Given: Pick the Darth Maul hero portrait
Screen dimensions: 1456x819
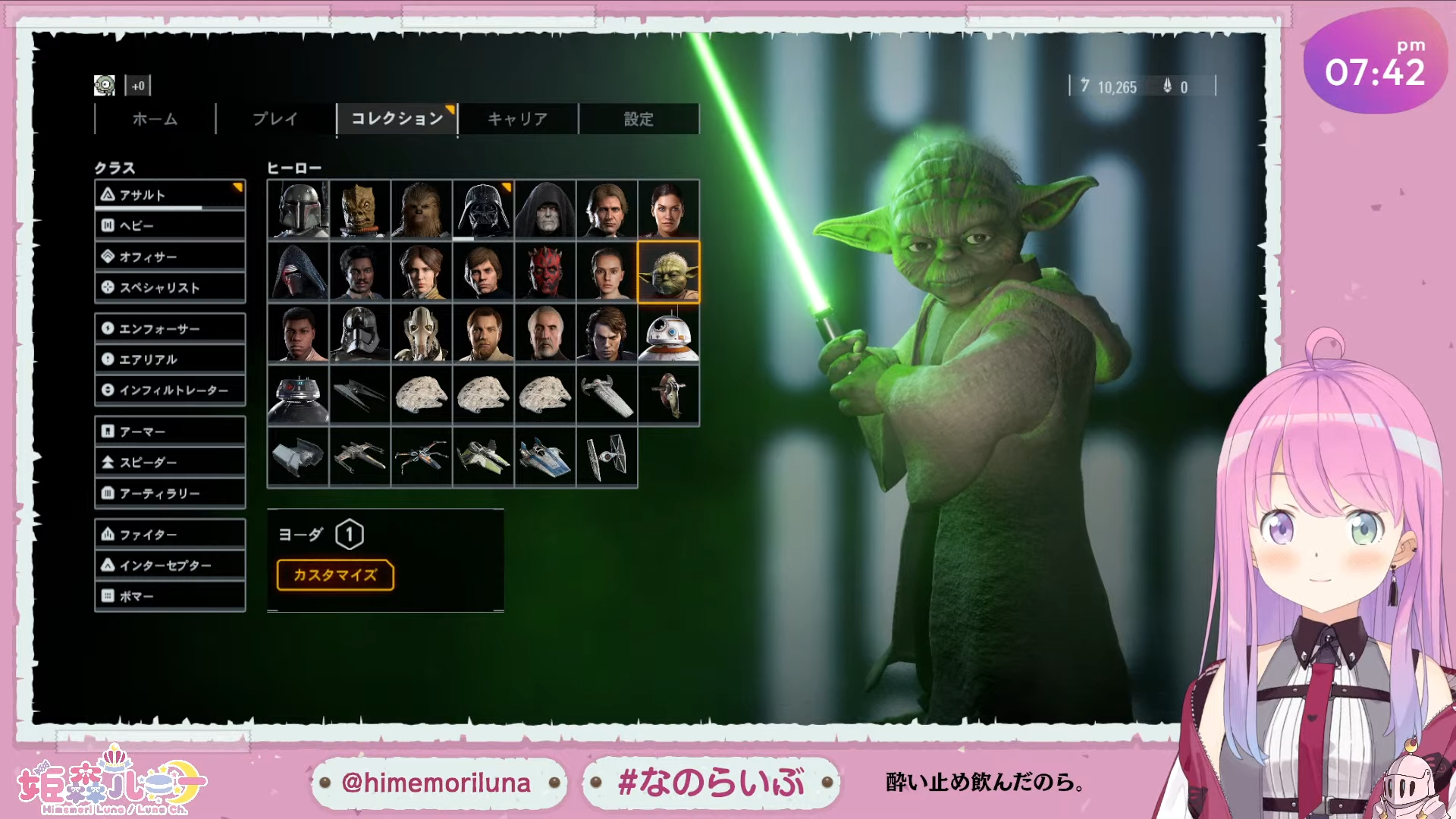Looking at the screenshot, I should pyautogui.click(x=545, y=271).
